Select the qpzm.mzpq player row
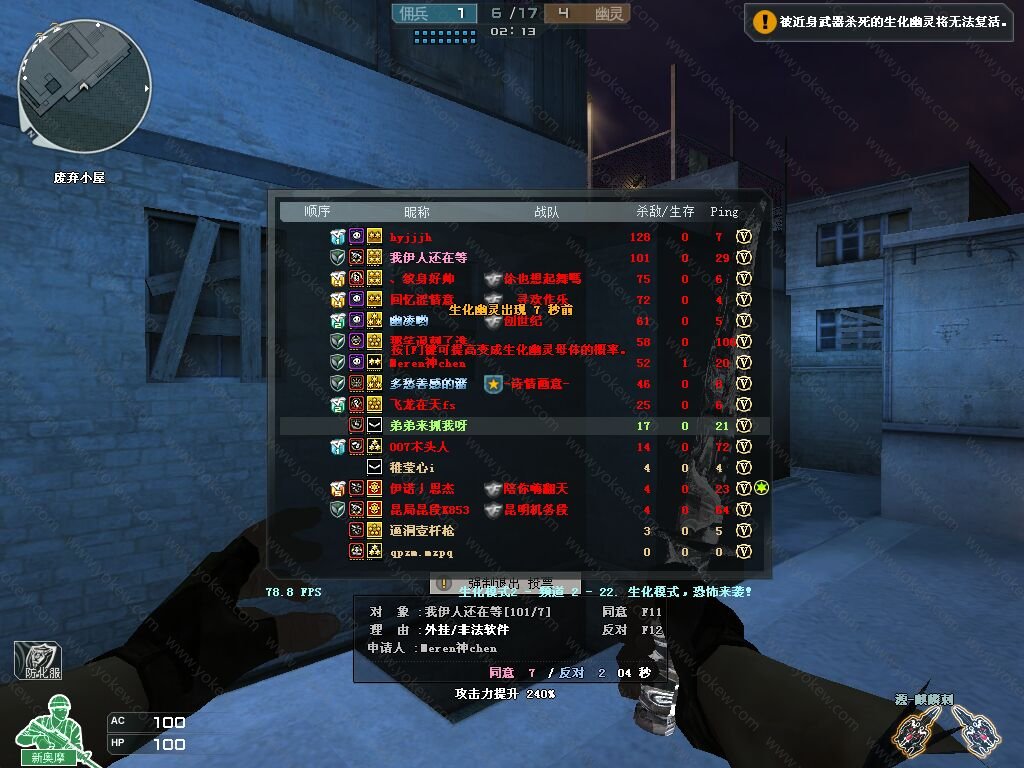 click(x=421, y=552)
